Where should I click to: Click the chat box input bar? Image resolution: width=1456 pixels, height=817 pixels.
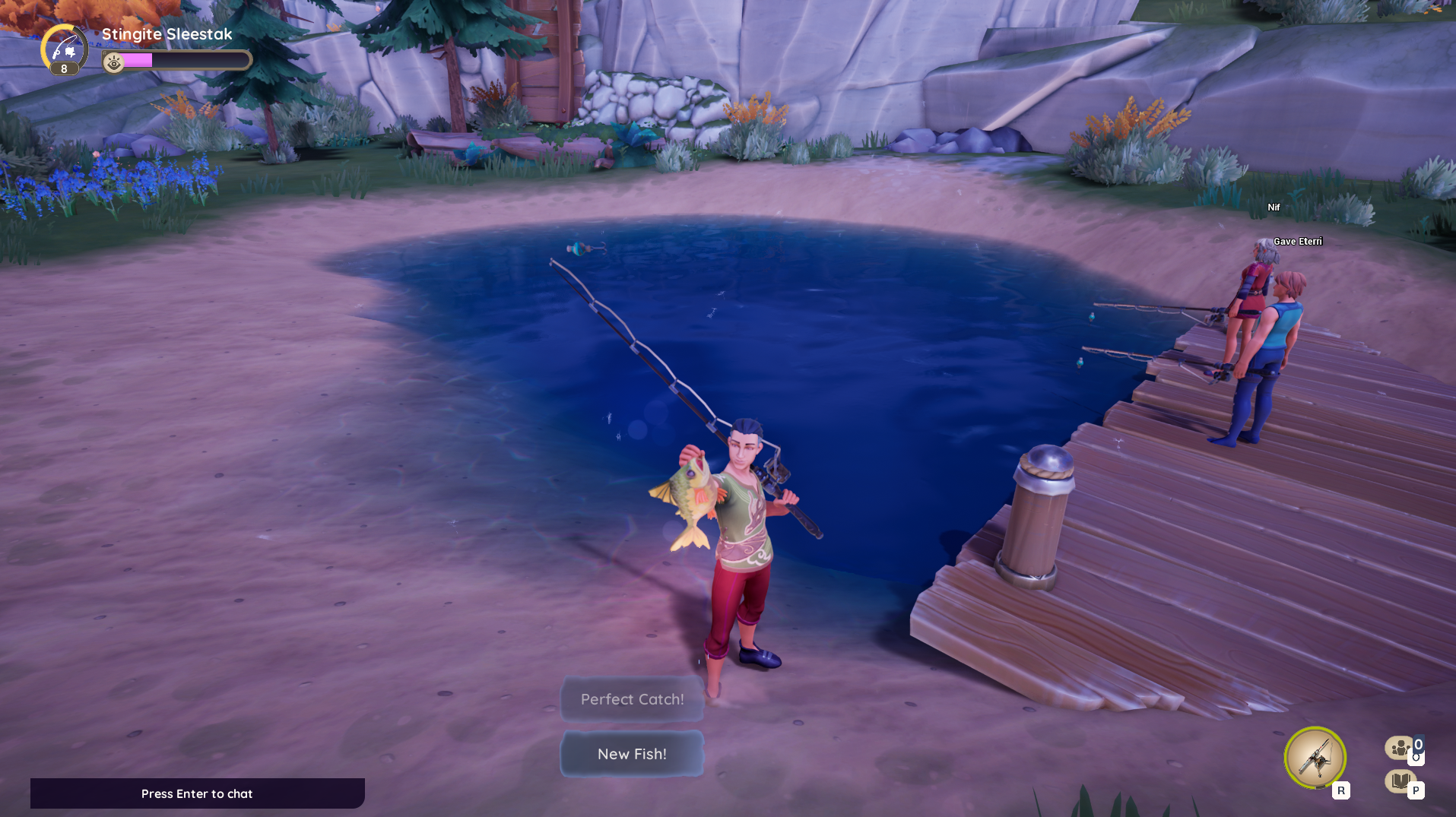(197, 793)
